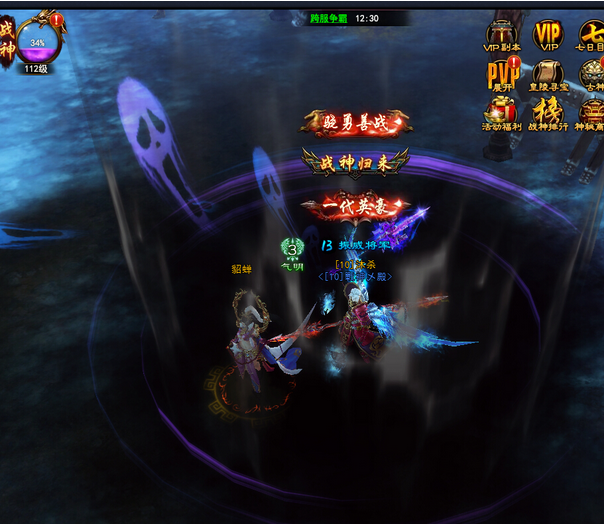The image size is (604, 526).
Task: Select the 骁勇善战 title banner
Action: point(355,122)
